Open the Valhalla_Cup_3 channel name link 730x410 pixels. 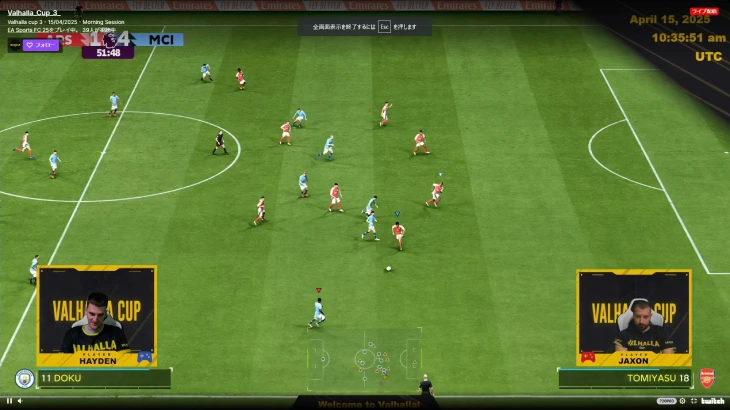(x=33, y=12)
